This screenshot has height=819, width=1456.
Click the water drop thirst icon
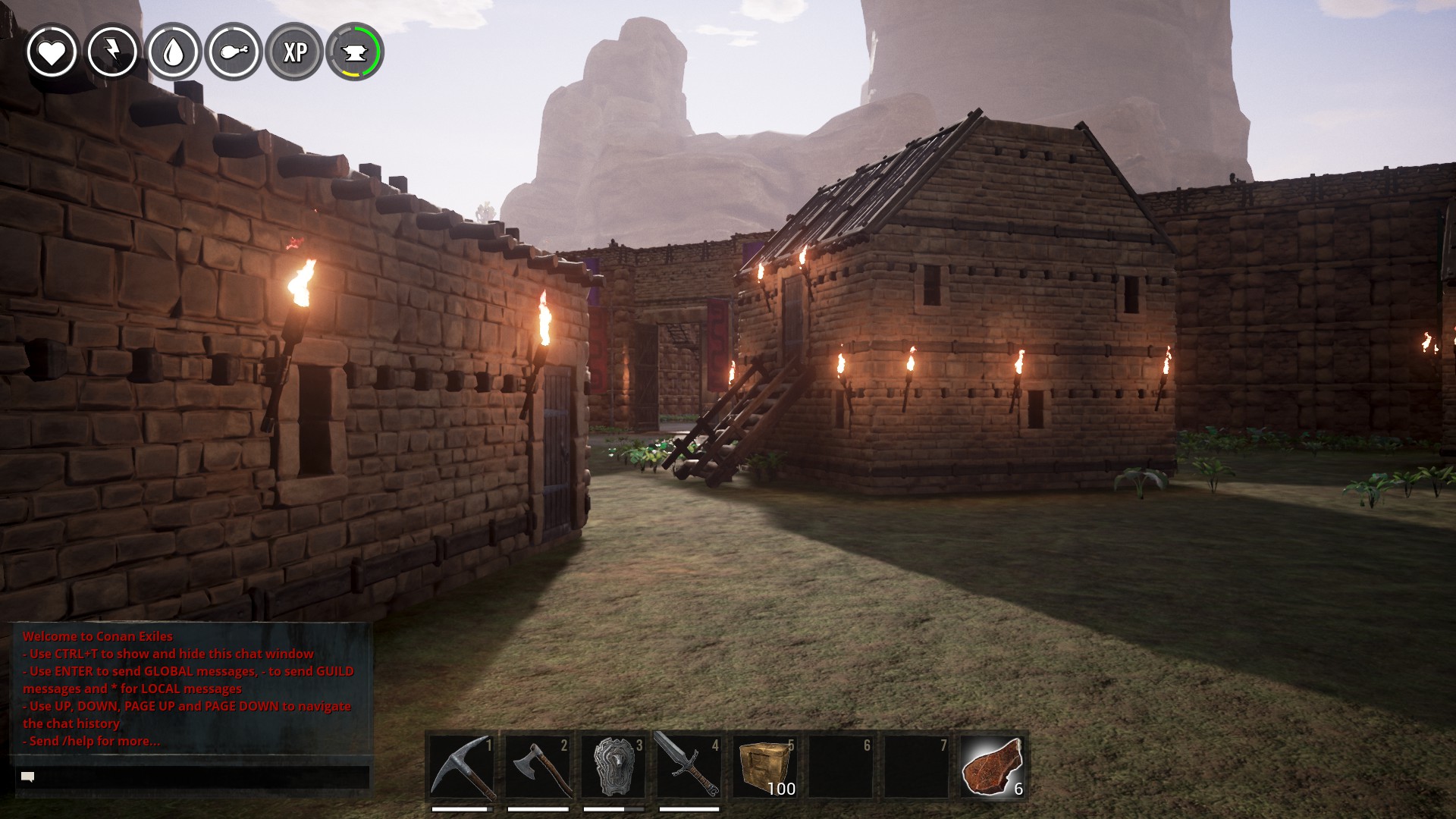tap(174, 52)
